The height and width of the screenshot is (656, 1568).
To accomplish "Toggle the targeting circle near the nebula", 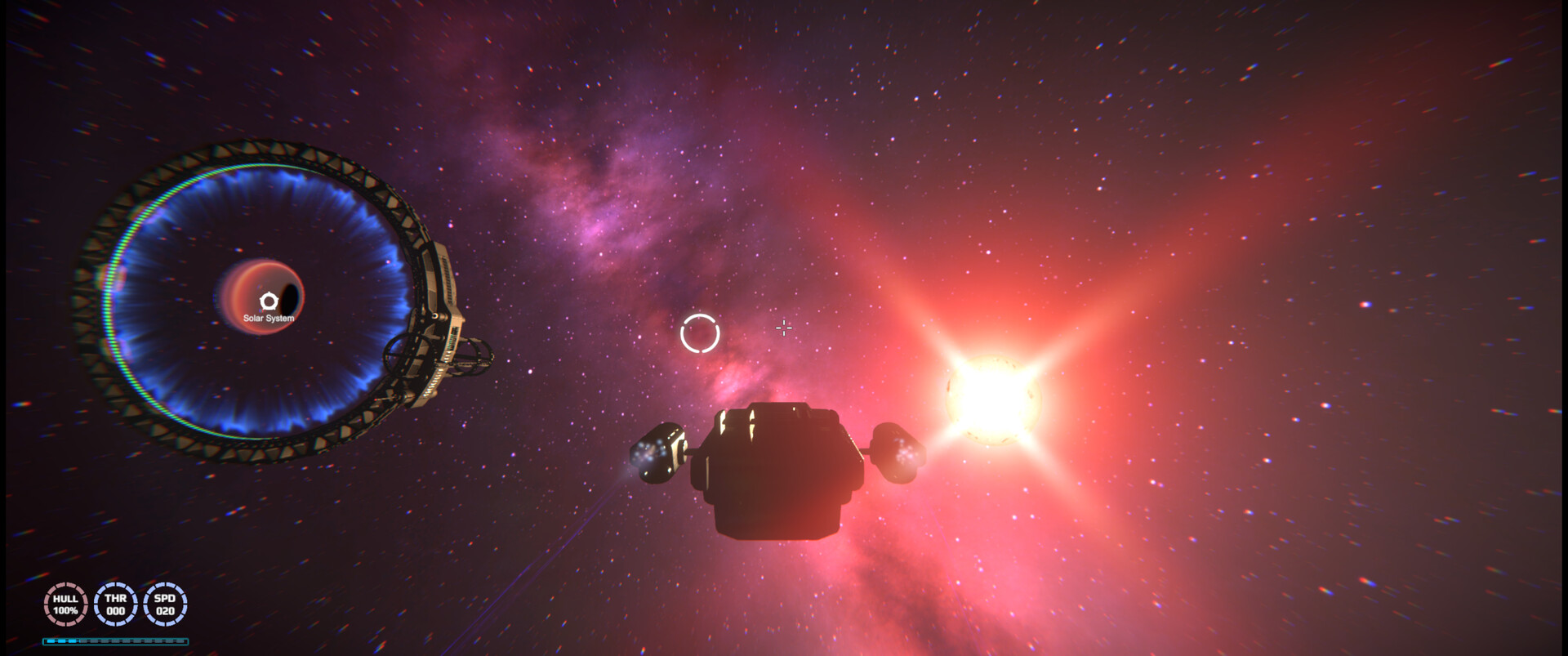I will 700,332.
